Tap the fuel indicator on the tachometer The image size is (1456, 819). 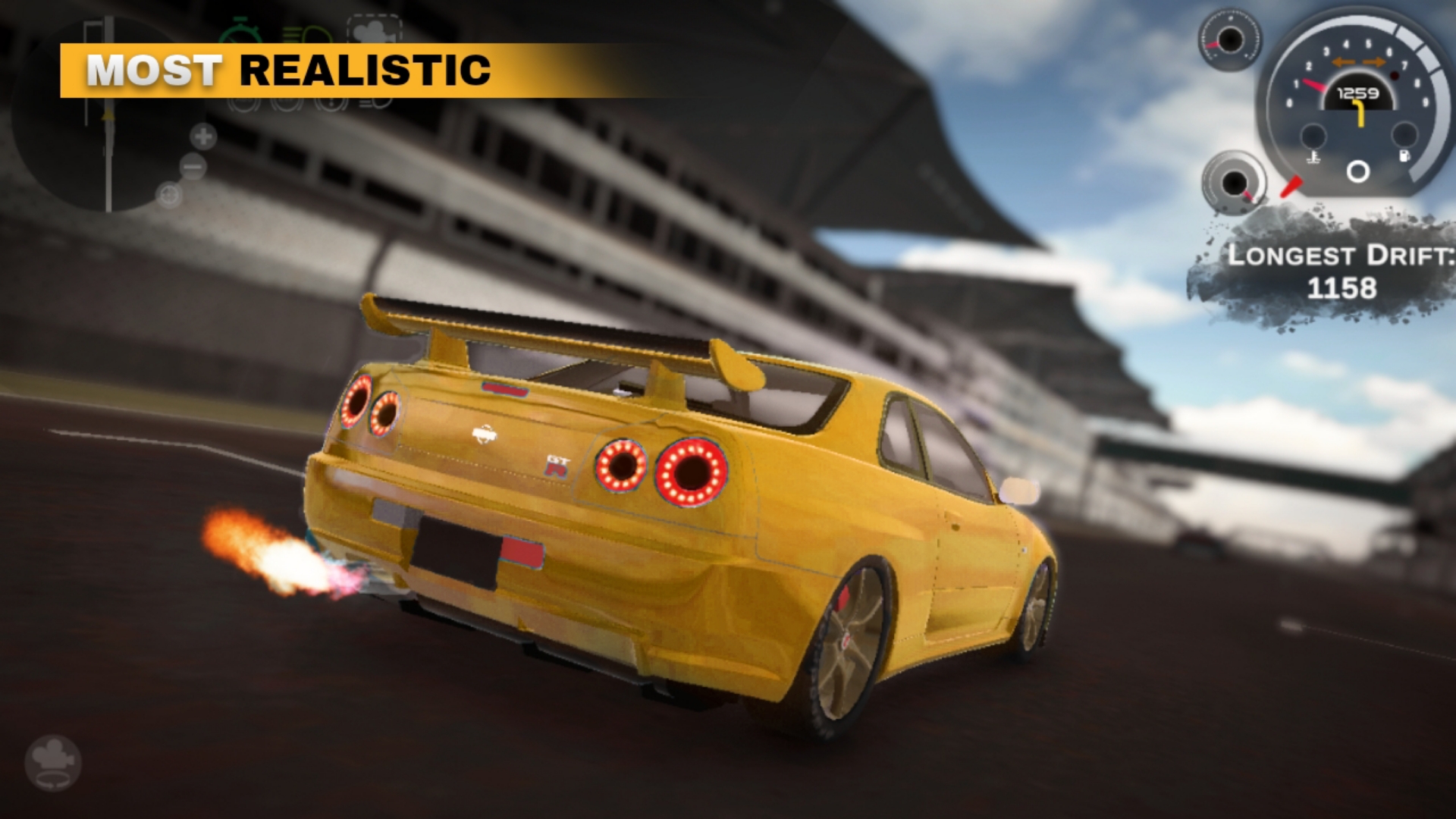pyautogui.click(x=1404, y=156)
